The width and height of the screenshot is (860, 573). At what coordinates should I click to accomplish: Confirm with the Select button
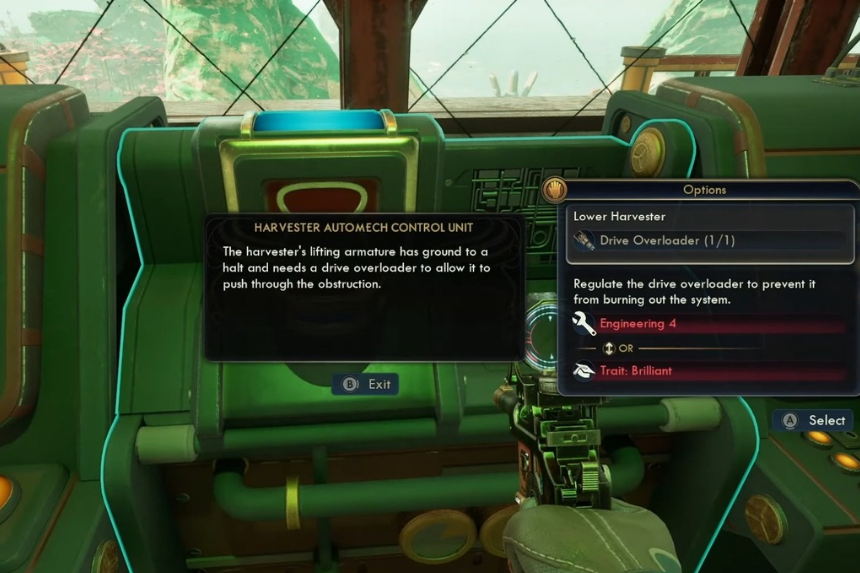tap(816, 421)
